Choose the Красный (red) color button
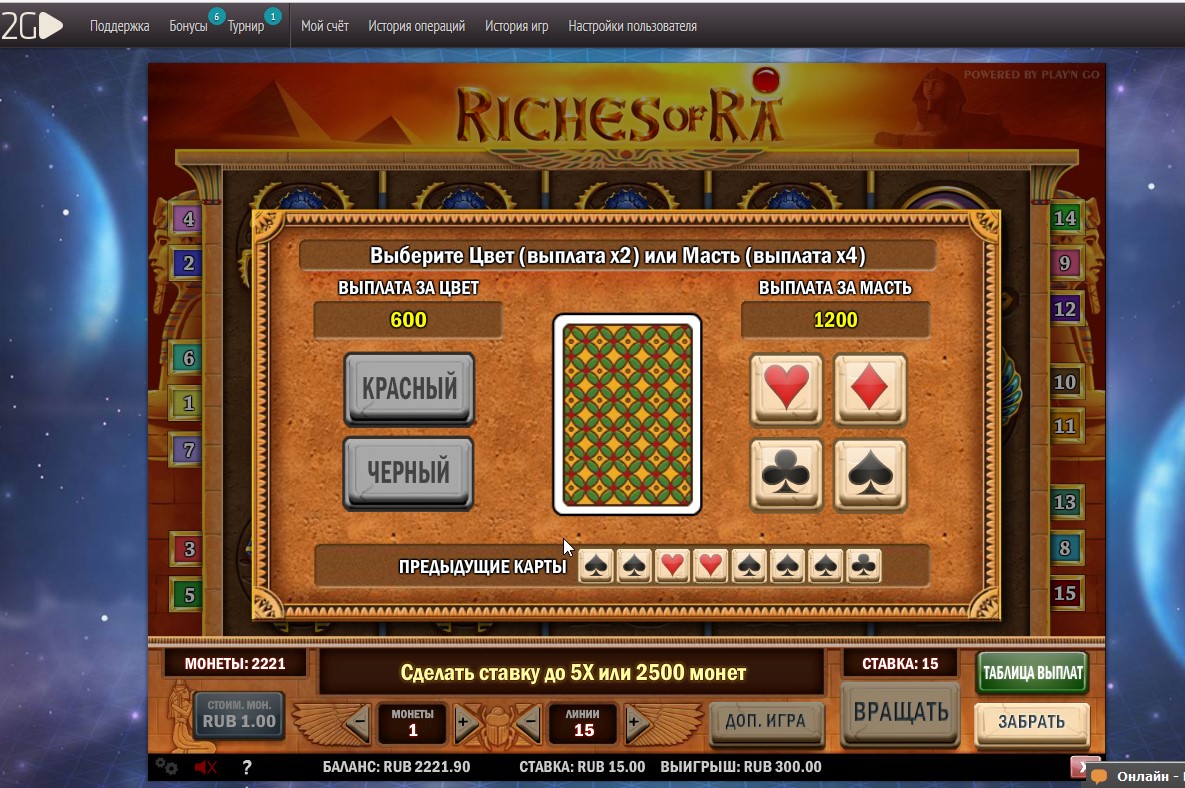This screenshot has width=1185, height=788. tap(409, 389)
